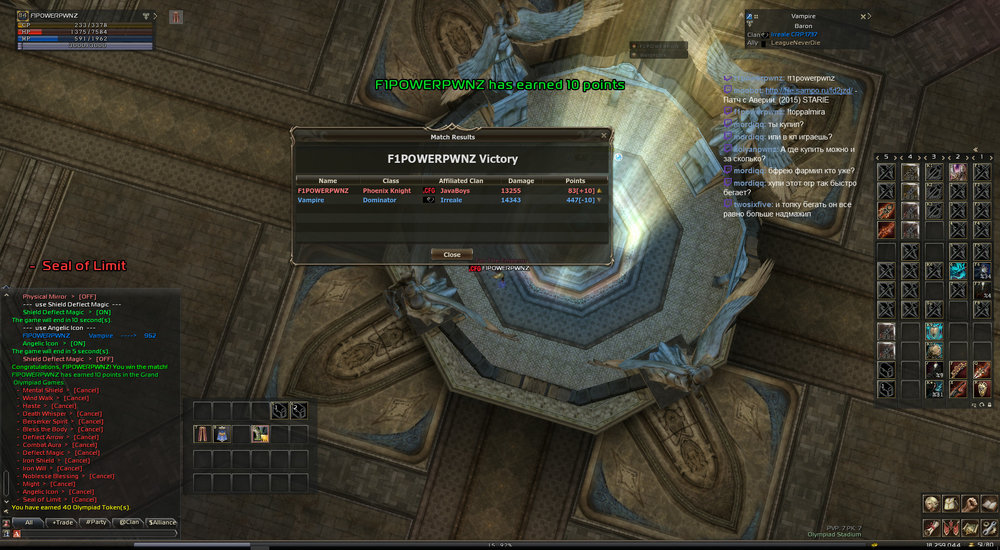The height and width of the screenshot is (550, 1000).
Task: Select the Vampire row in results
Action: tap(450, 200)
